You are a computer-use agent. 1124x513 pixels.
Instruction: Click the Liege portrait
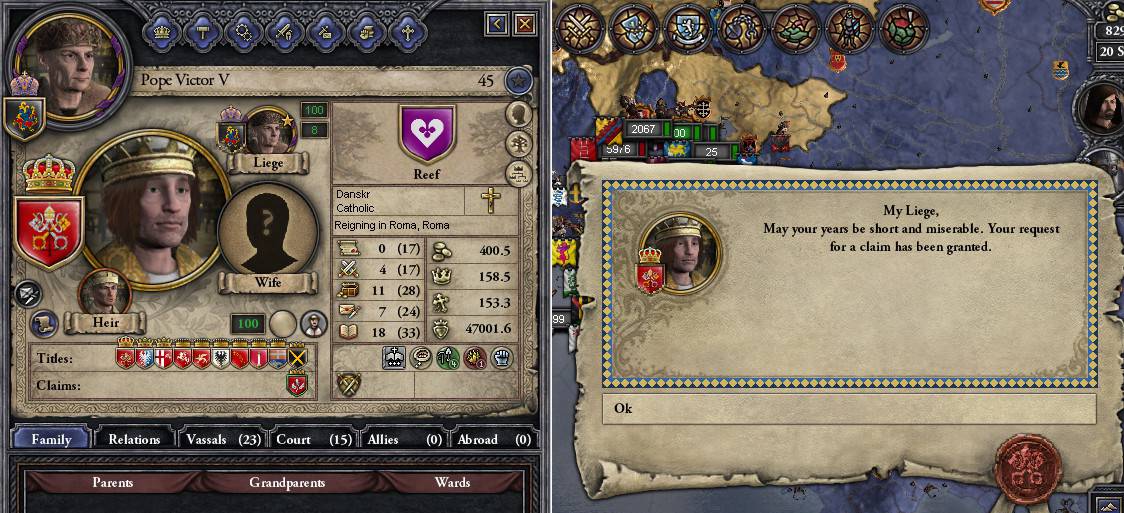tap(268, 133)
